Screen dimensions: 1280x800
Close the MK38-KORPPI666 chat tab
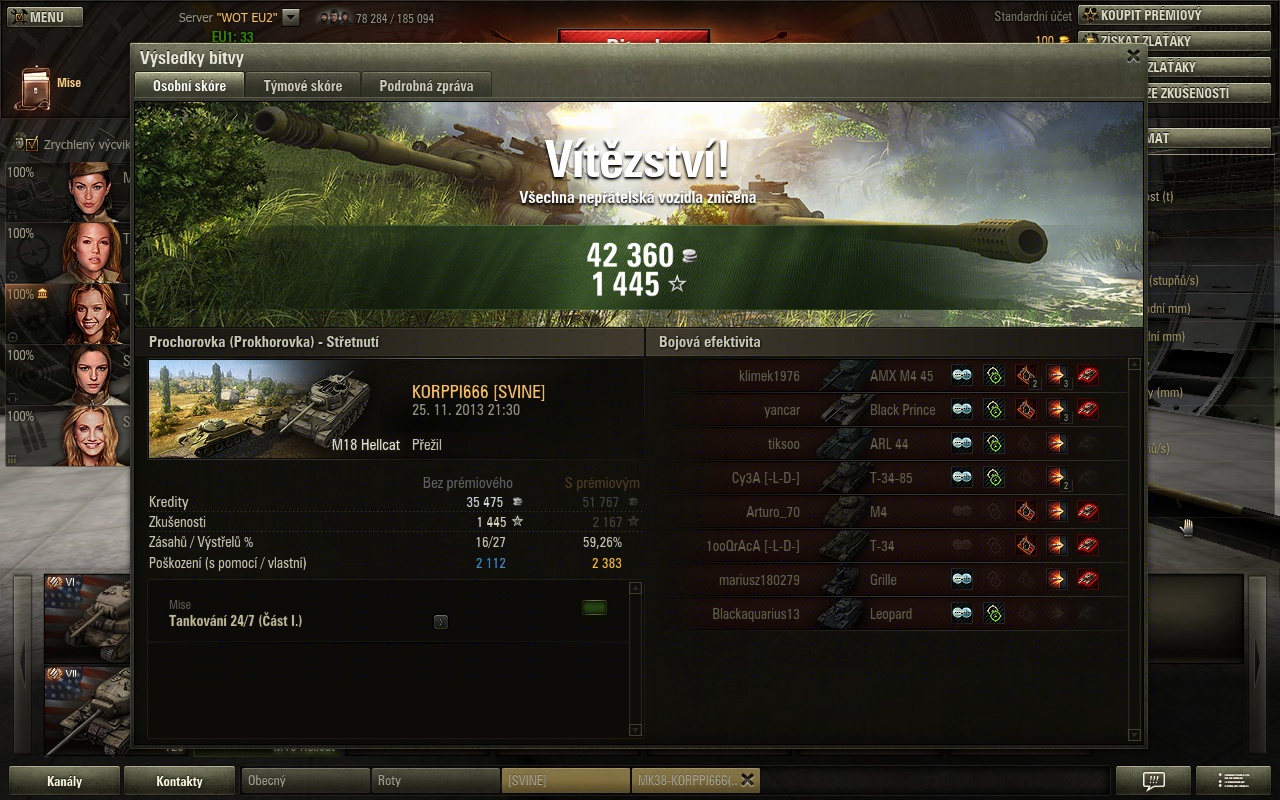747,780
